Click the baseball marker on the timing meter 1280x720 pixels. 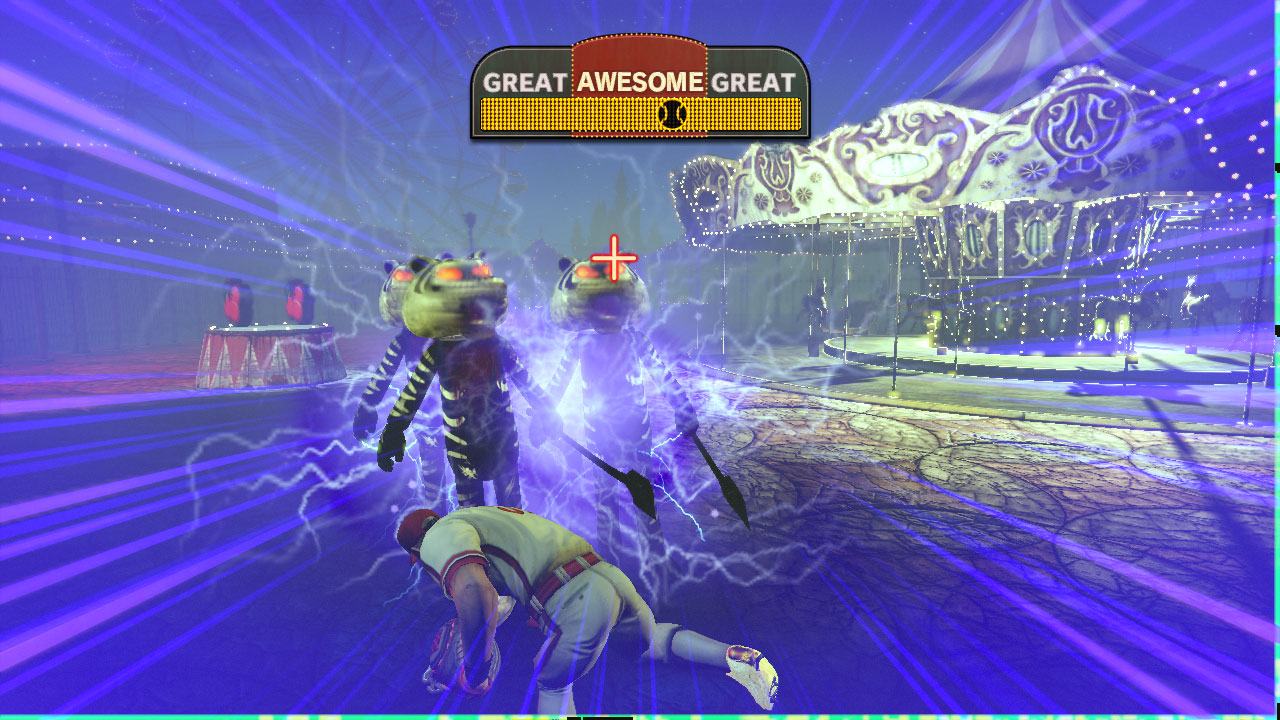coord(671,114)
